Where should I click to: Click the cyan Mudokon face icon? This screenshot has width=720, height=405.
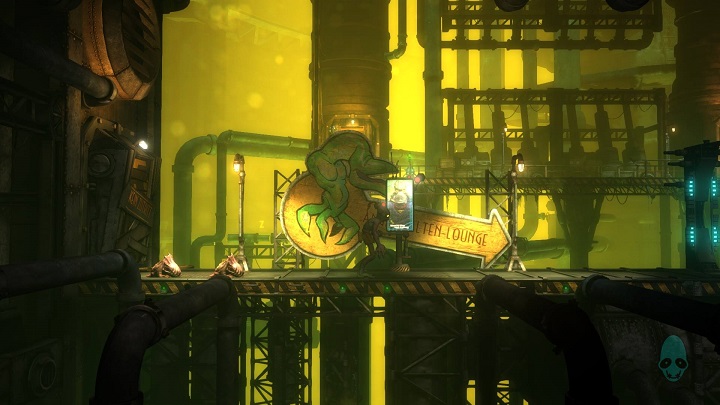click(673, 358)
